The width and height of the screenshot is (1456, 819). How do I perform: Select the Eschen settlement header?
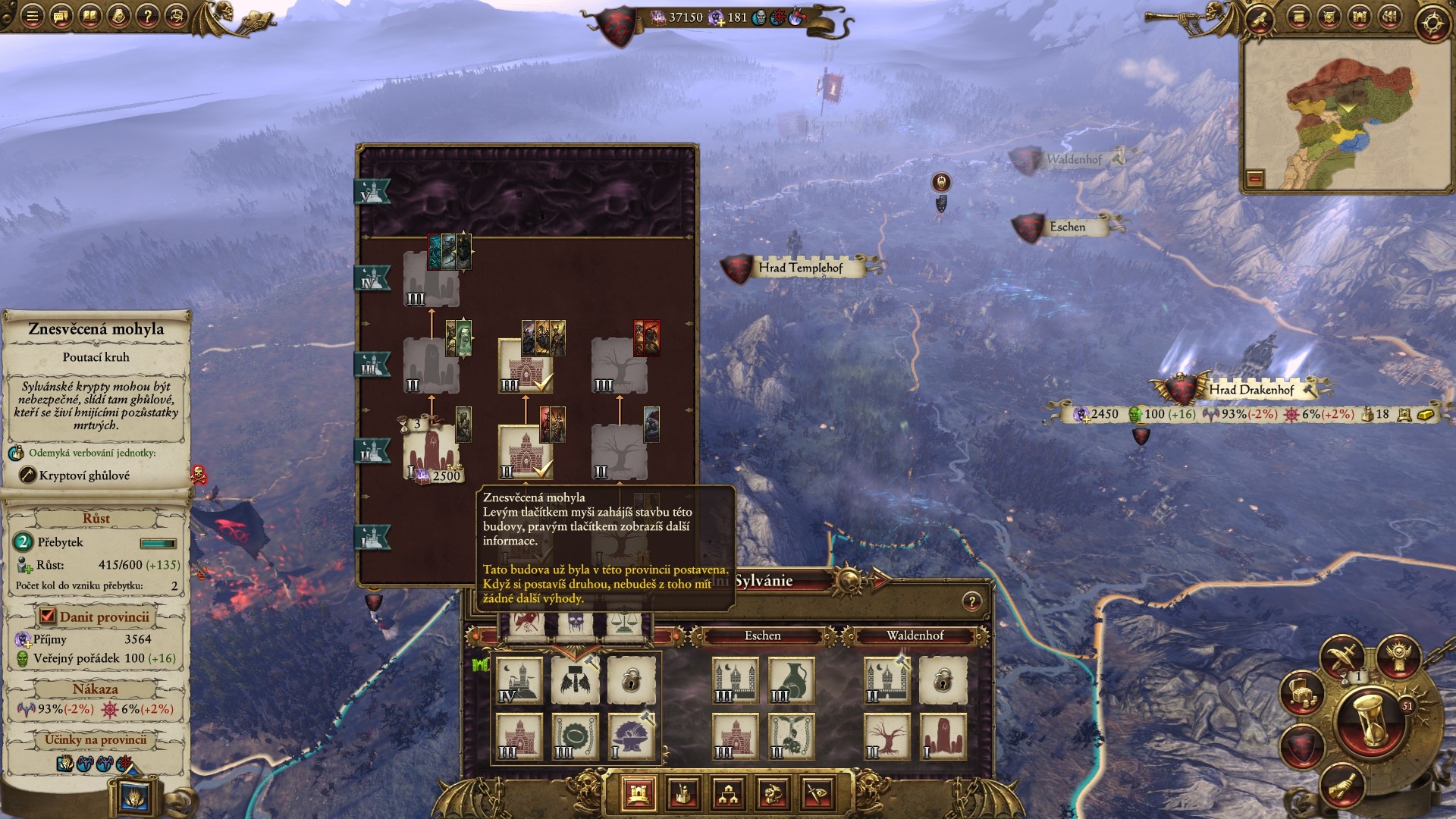[762, 635]
